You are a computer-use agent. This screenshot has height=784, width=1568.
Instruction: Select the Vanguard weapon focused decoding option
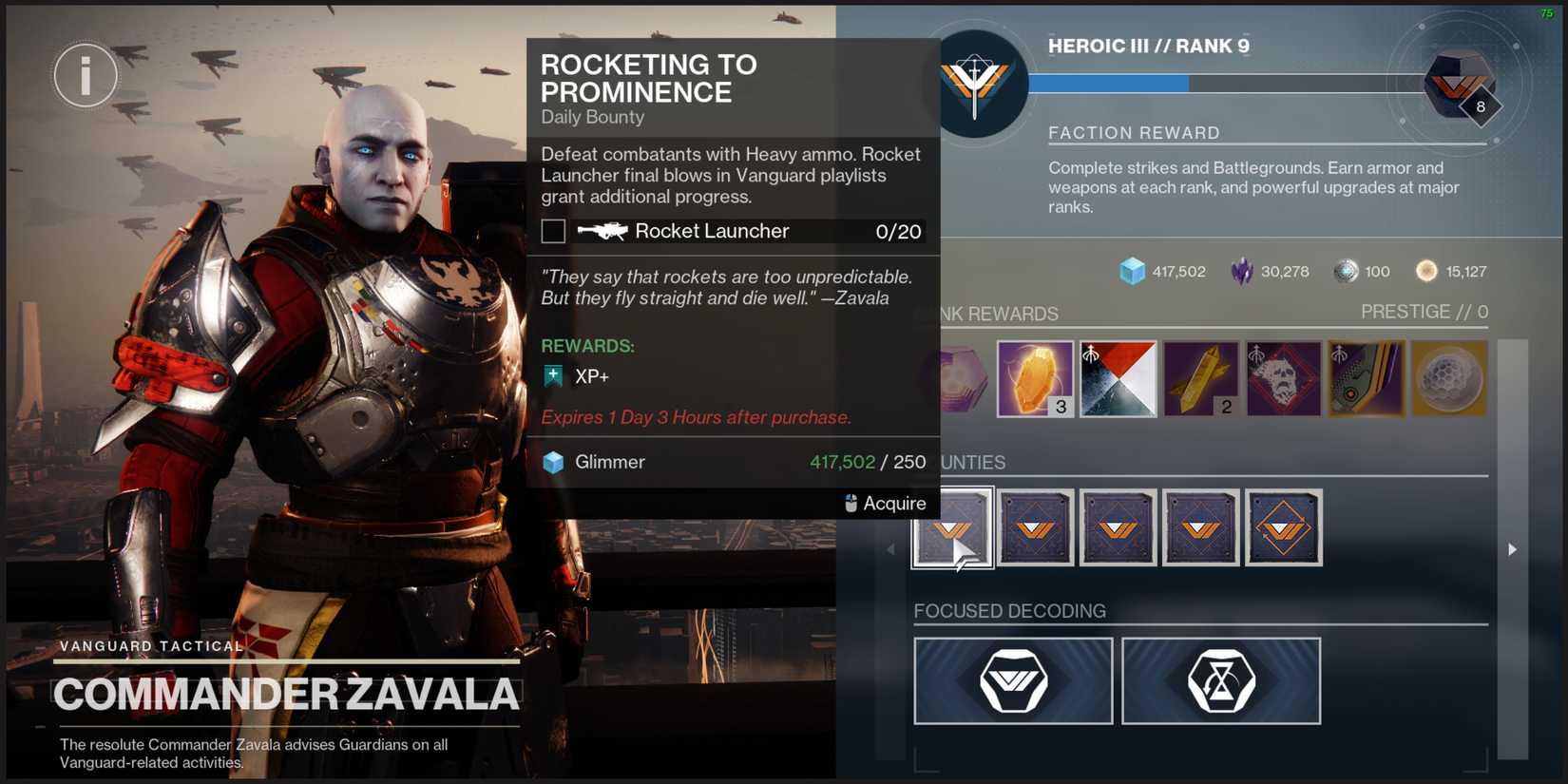pyautogui.click(x=1012, y=680)
